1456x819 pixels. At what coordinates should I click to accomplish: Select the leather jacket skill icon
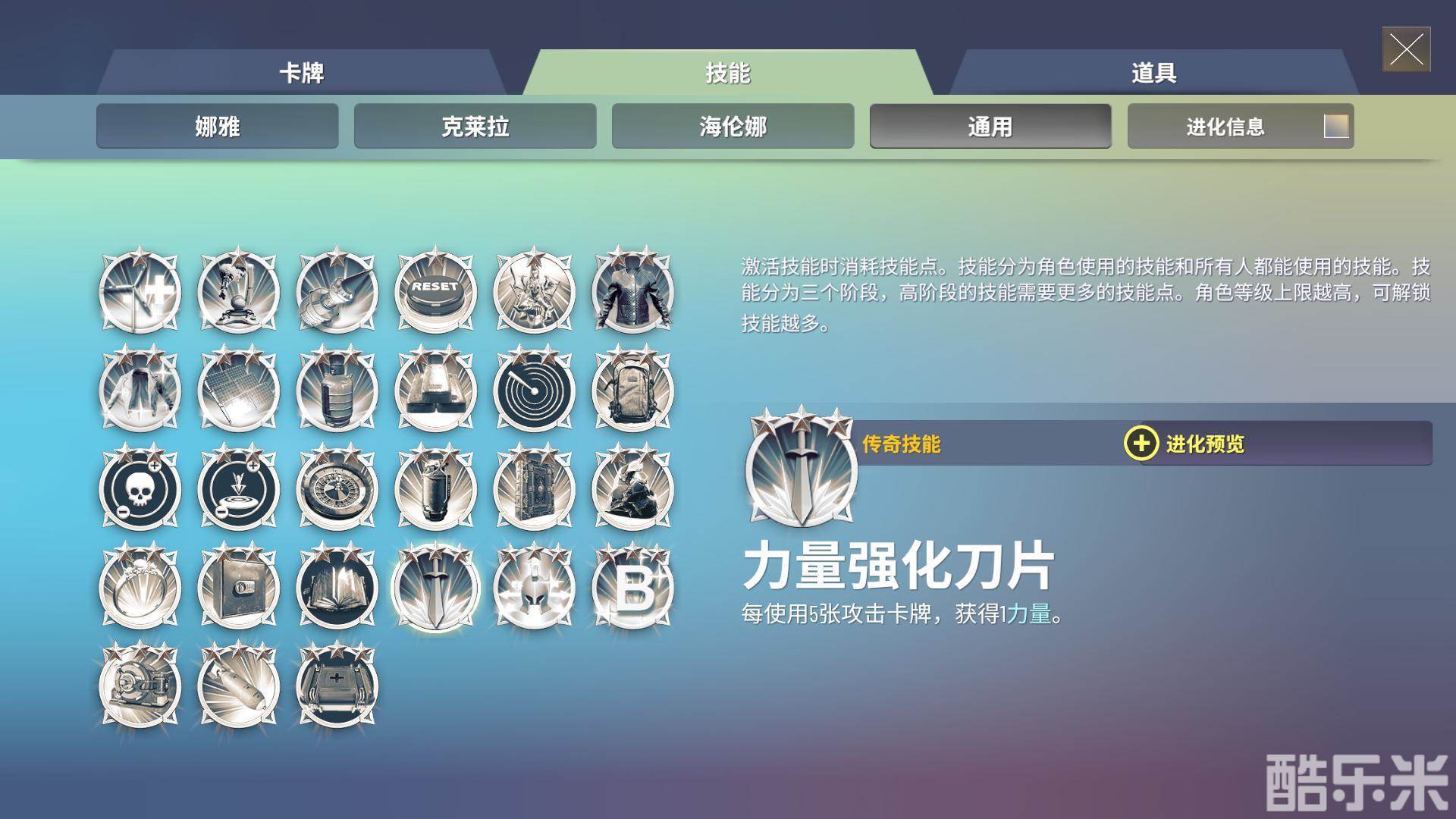[x=634, y=292]
